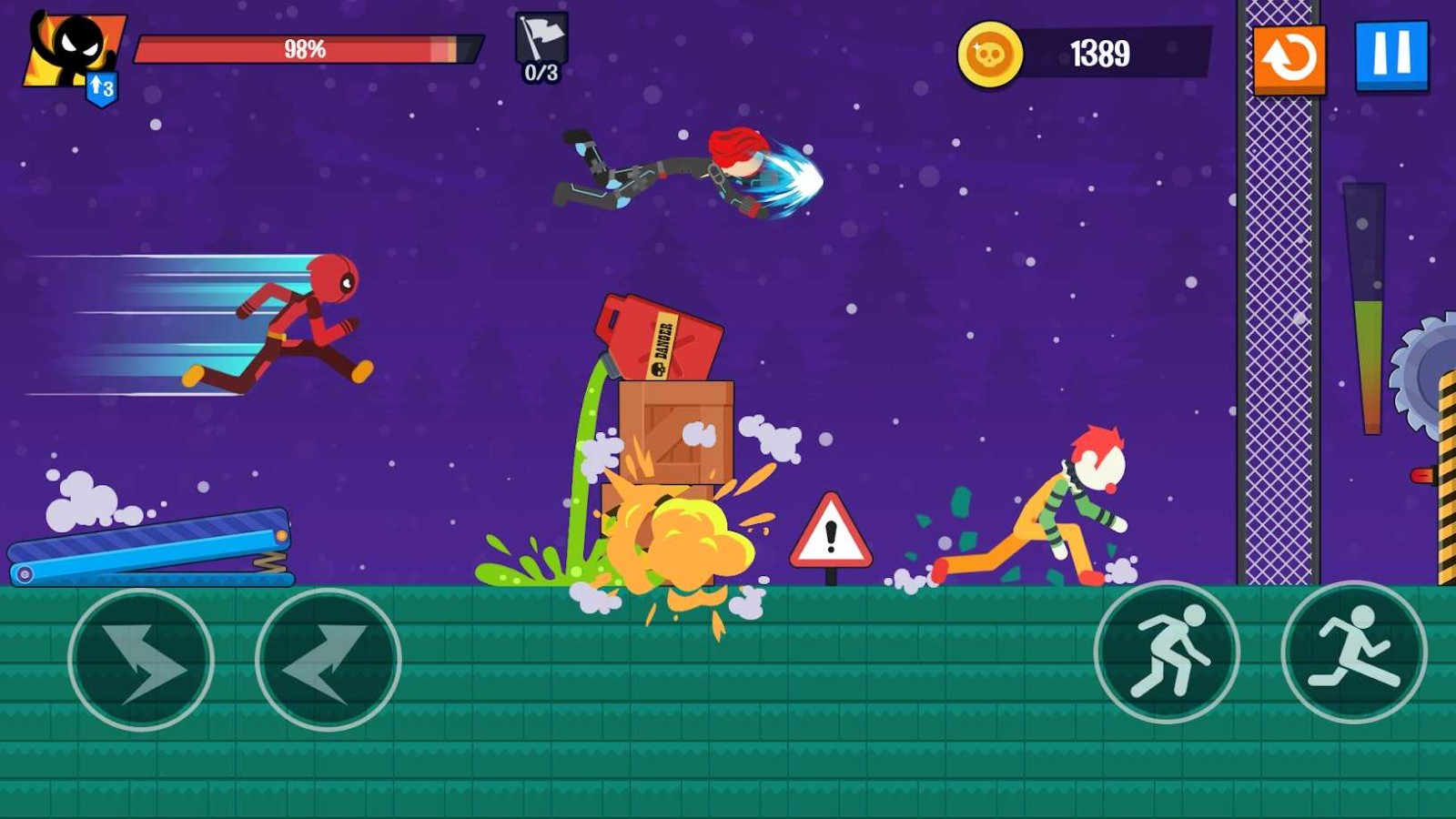
Task: Click the skull gold coin icon
Action: pyautogui.click(x=990, y=55)
